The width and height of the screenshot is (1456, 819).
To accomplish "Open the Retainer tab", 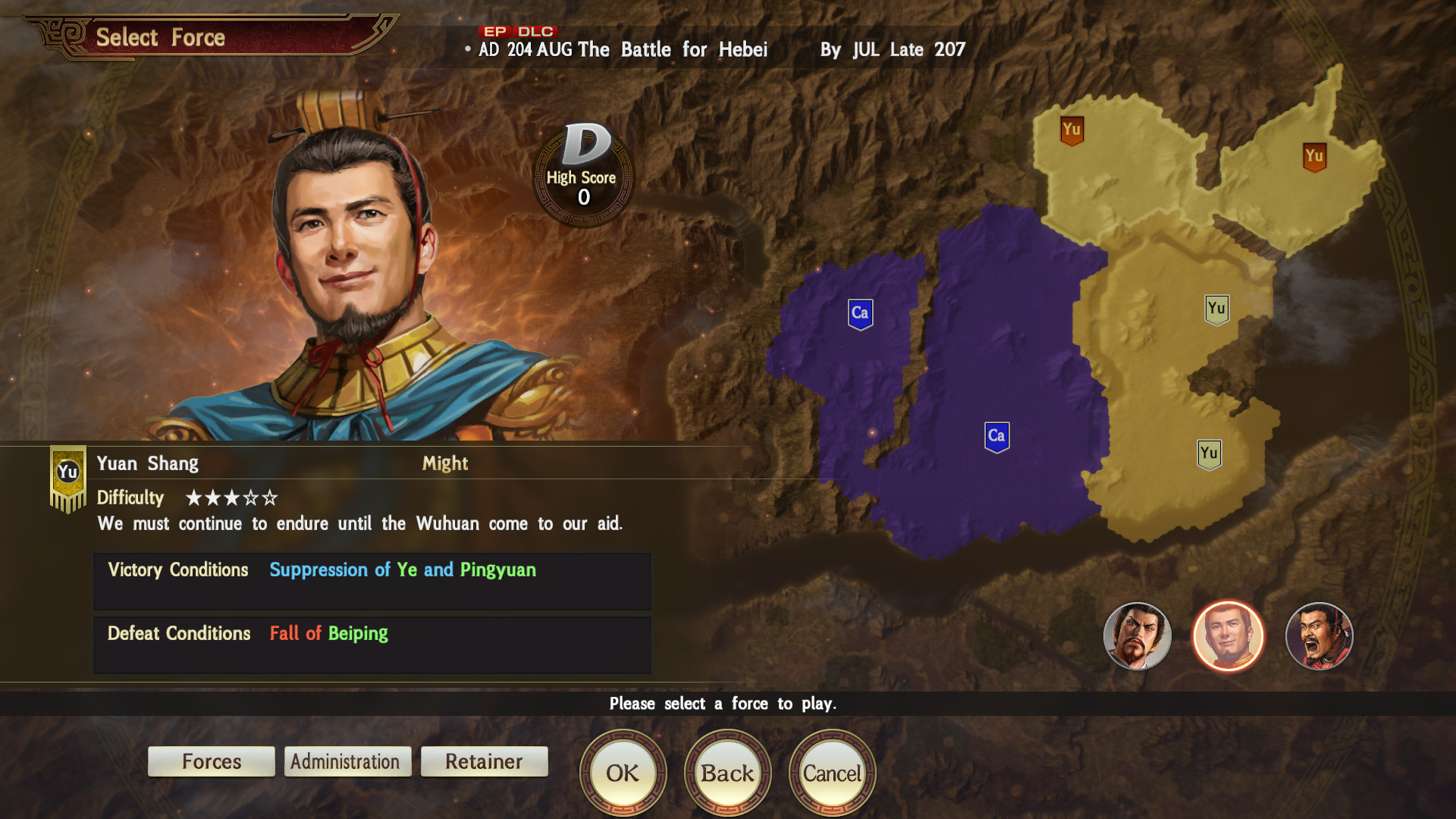I will [484, 761].
